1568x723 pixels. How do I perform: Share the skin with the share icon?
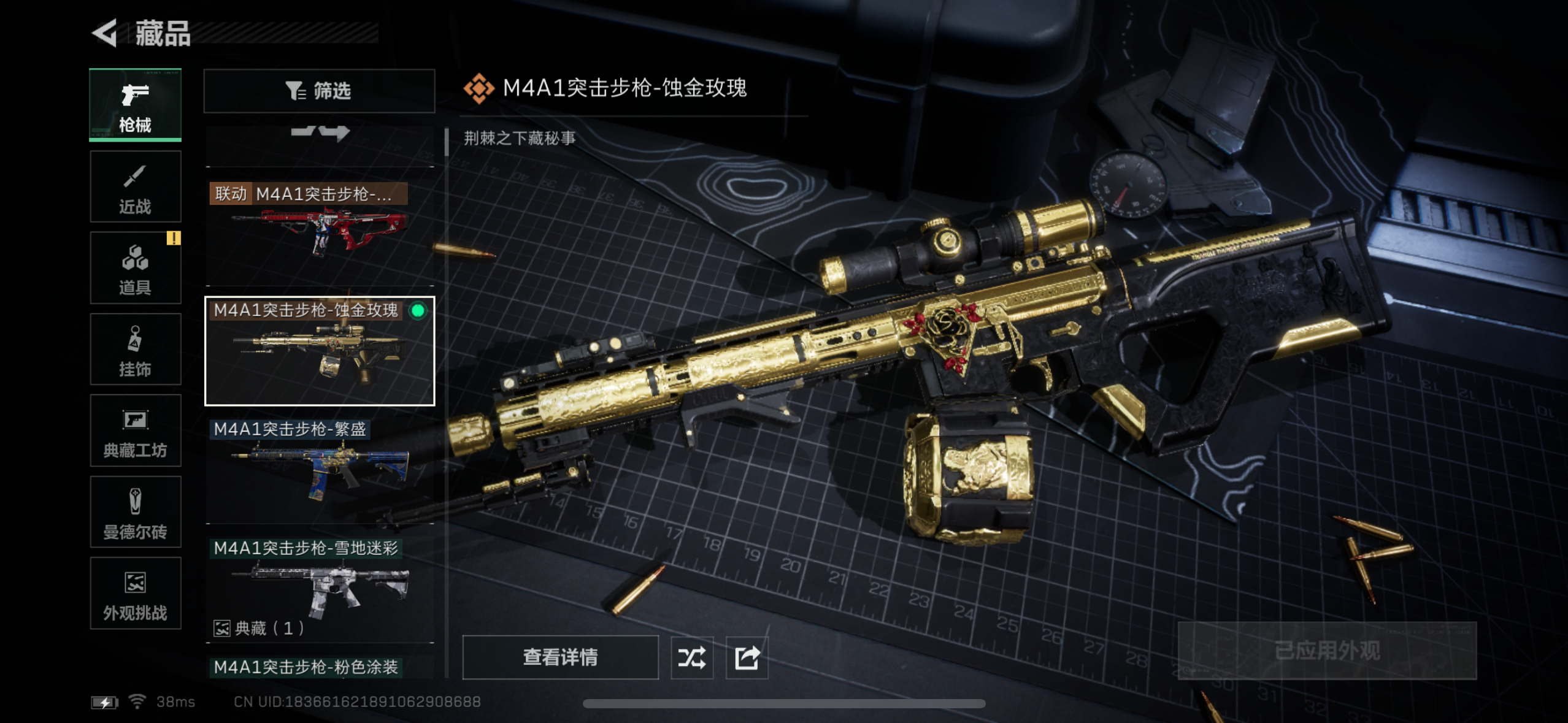[x=747, y=657]
